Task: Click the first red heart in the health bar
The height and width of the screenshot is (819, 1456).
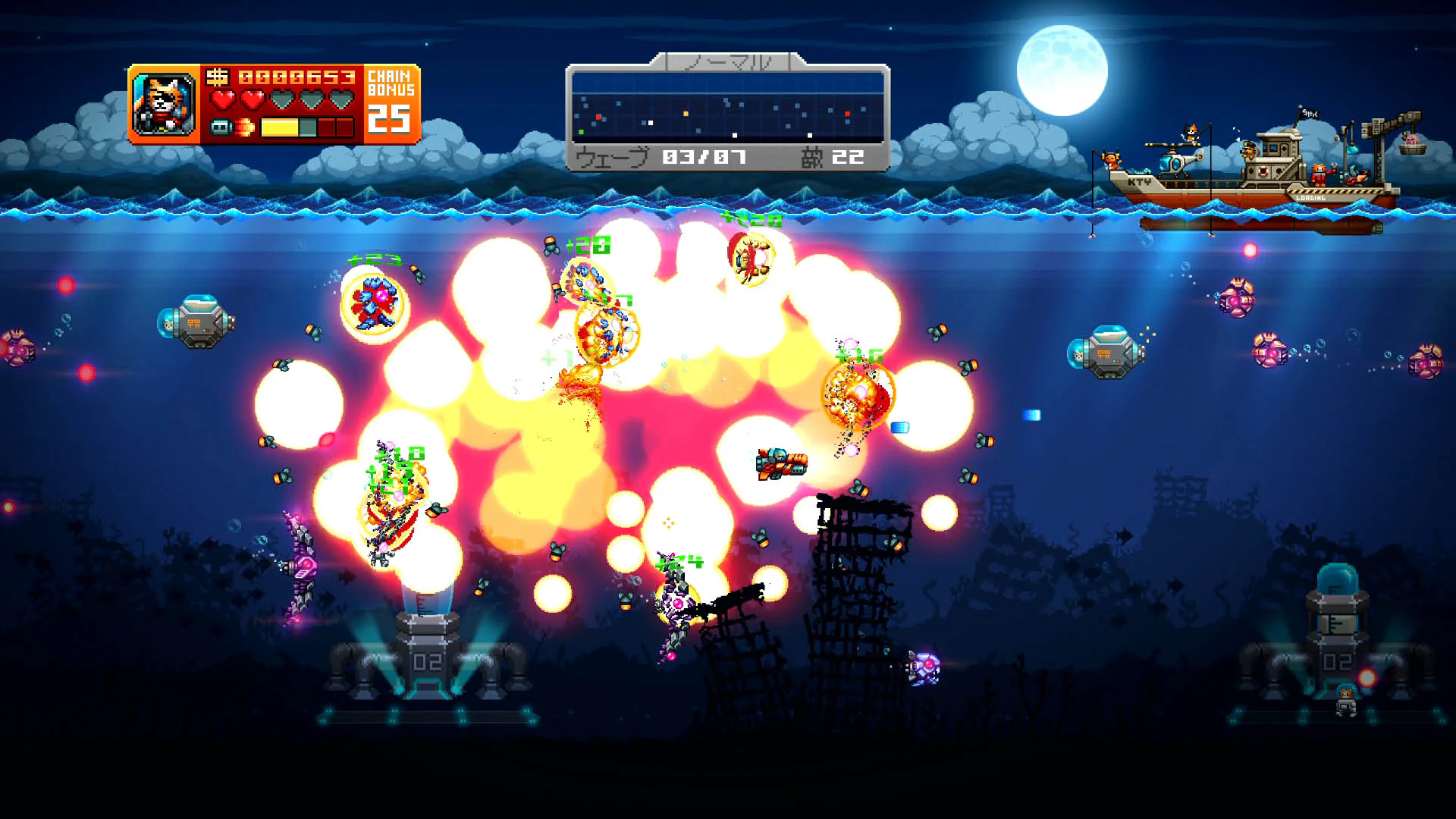Action: point(223,99)
